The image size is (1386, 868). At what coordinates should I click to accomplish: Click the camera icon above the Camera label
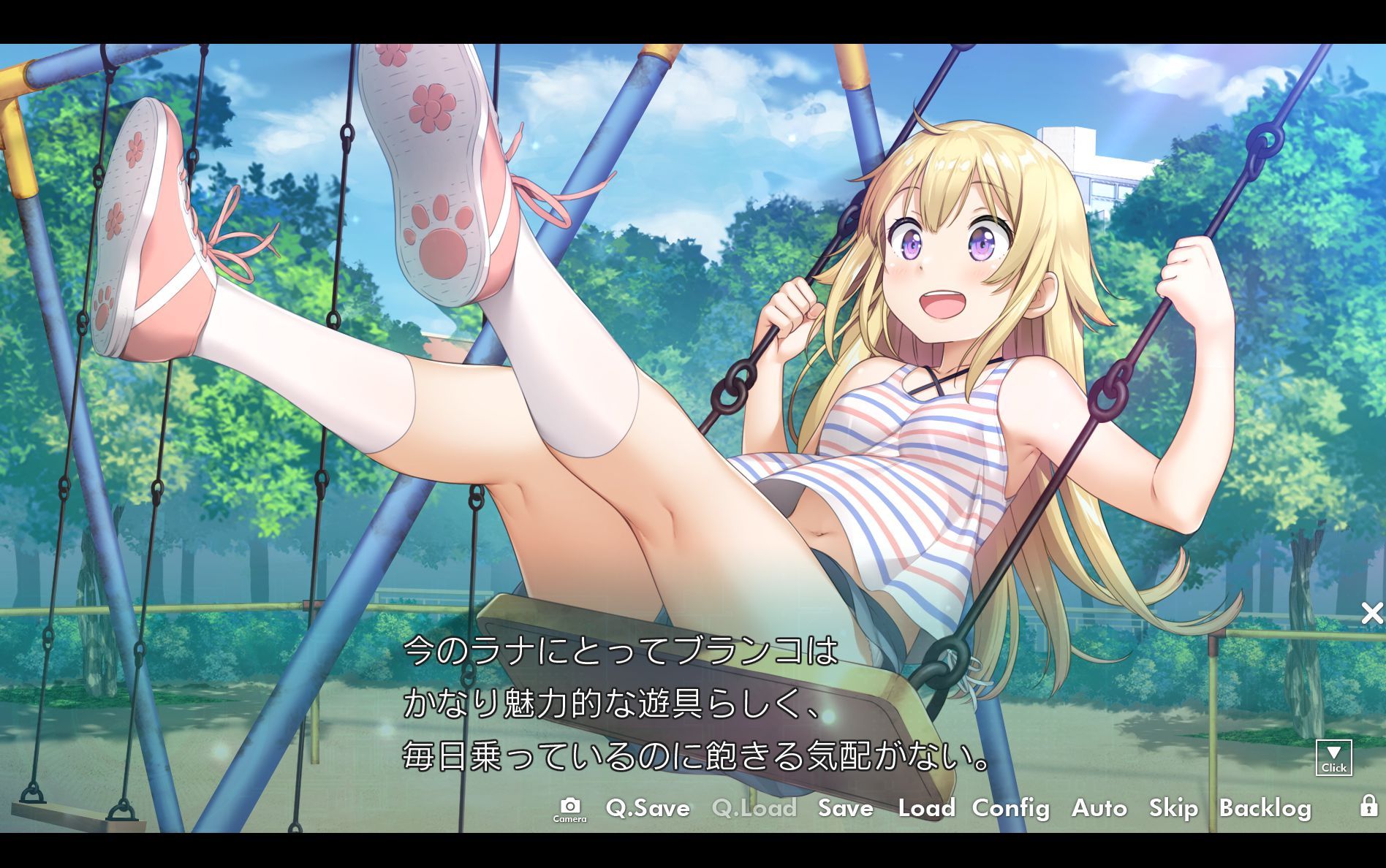tap(570, 804)
